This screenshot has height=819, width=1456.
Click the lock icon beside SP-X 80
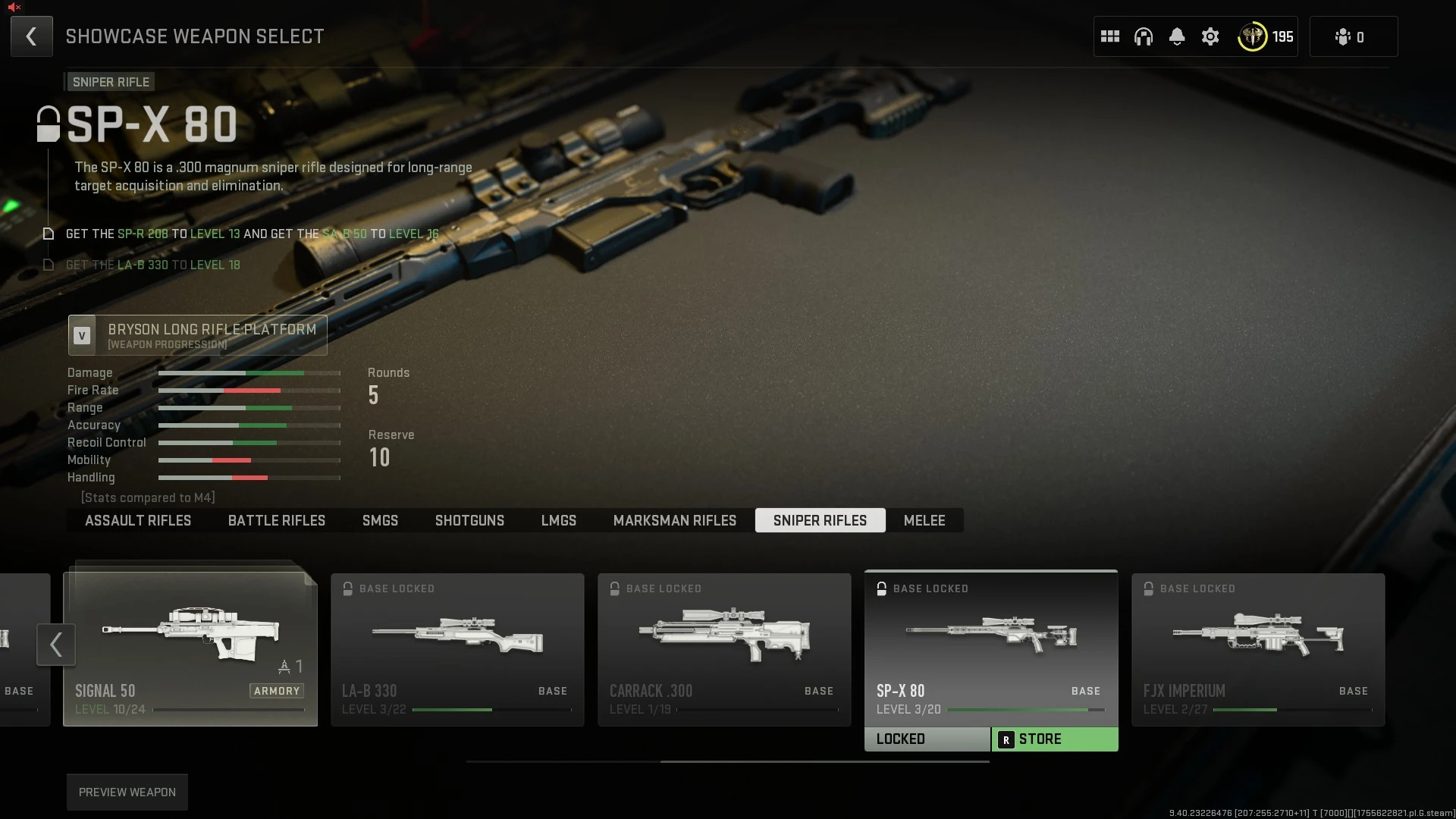tap(48, 124)
